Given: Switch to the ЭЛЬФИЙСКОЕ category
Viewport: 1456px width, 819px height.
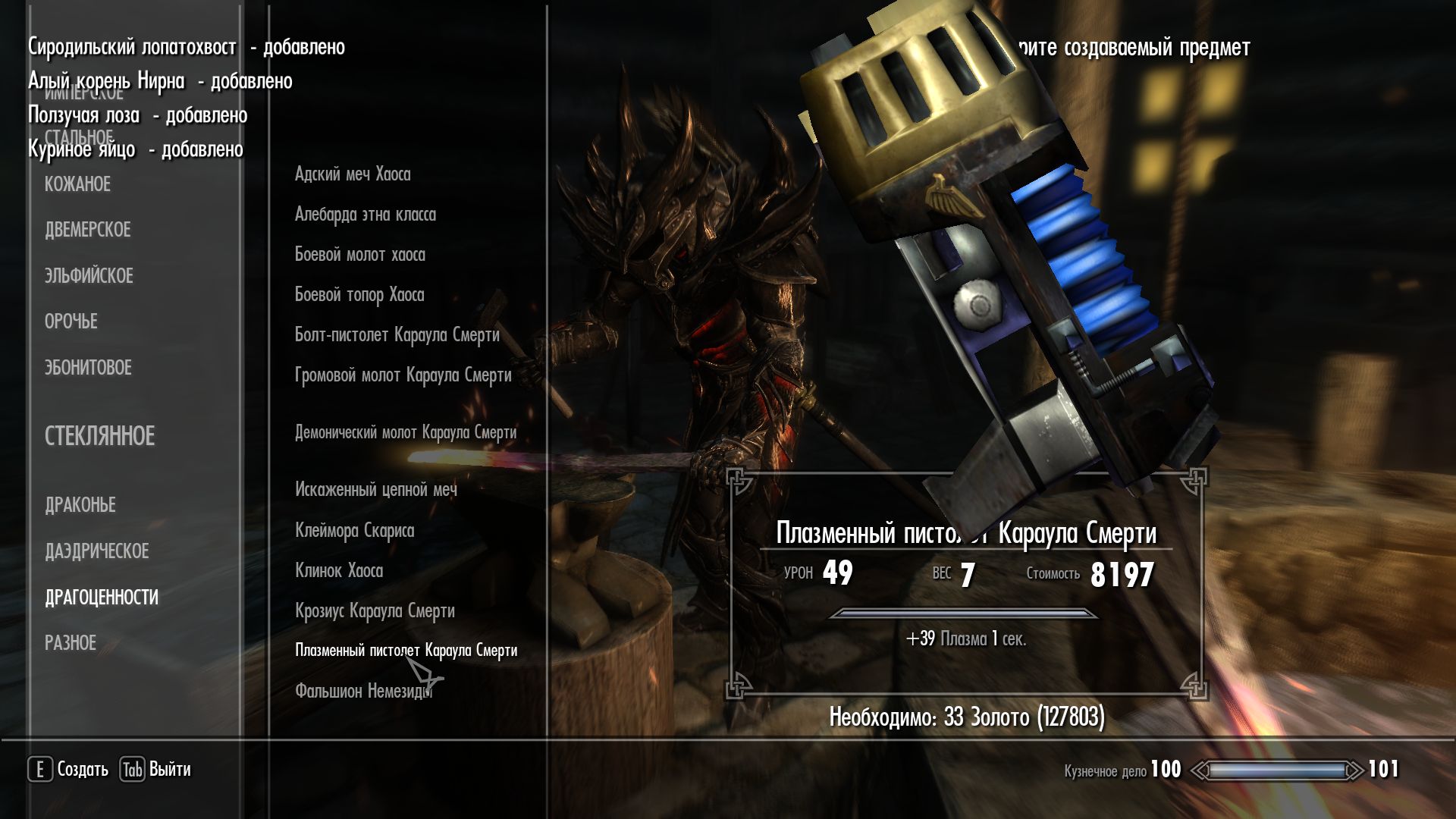Looking at the screenshot, I should click(89, 276).
